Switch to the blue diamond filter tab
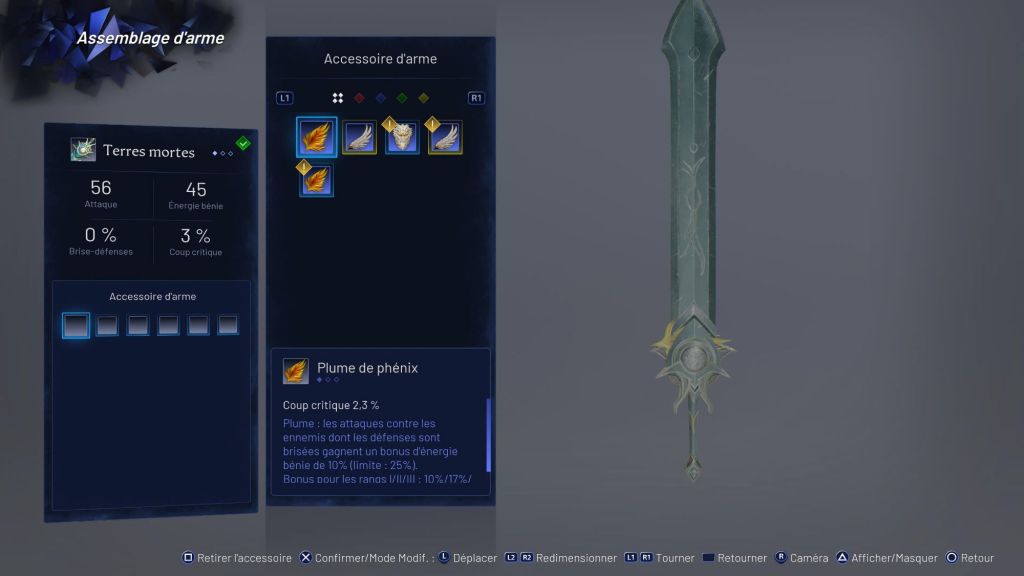This screenshot has height=576, width=1024. pos(380,98)
